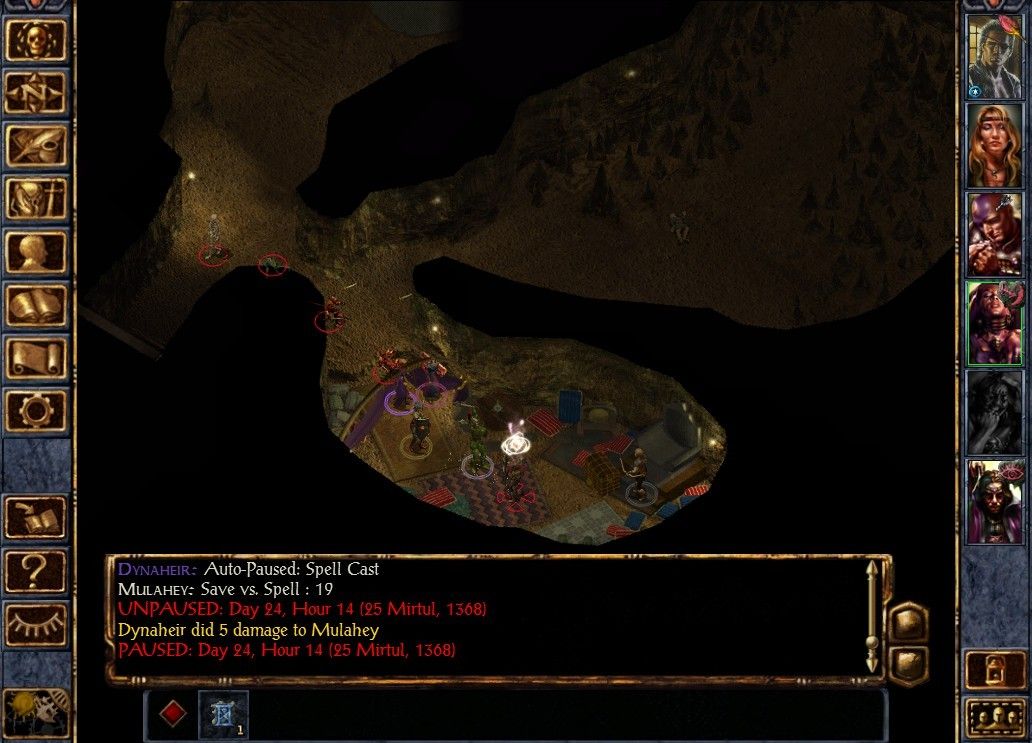The image size is (1032, 743).
Task: Click the message log scrollbar
Action: coord(871,615)
